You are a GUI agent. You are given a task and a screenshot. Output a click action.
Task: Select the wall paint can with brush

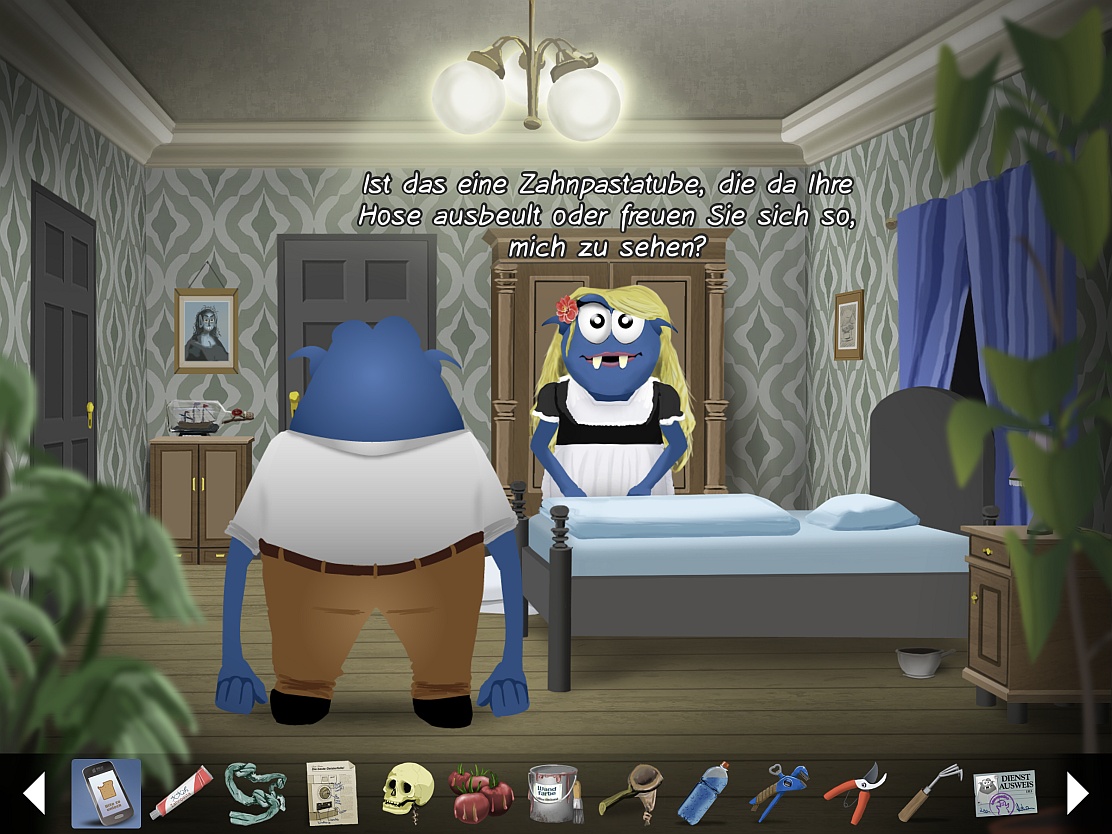(553, 793)
